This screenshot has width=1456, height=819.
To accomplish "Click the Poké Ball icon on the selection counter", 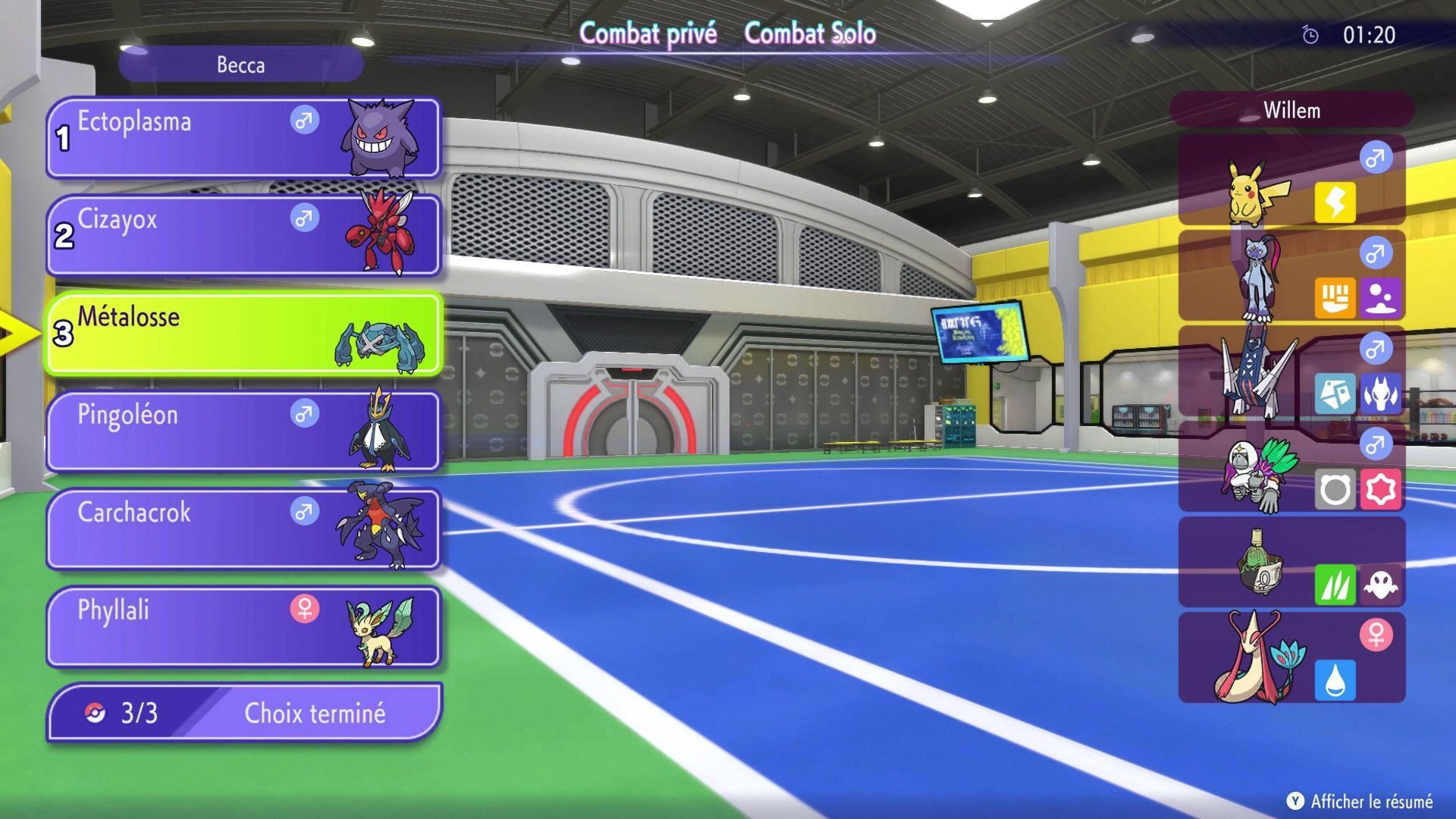I will (94, 713).
